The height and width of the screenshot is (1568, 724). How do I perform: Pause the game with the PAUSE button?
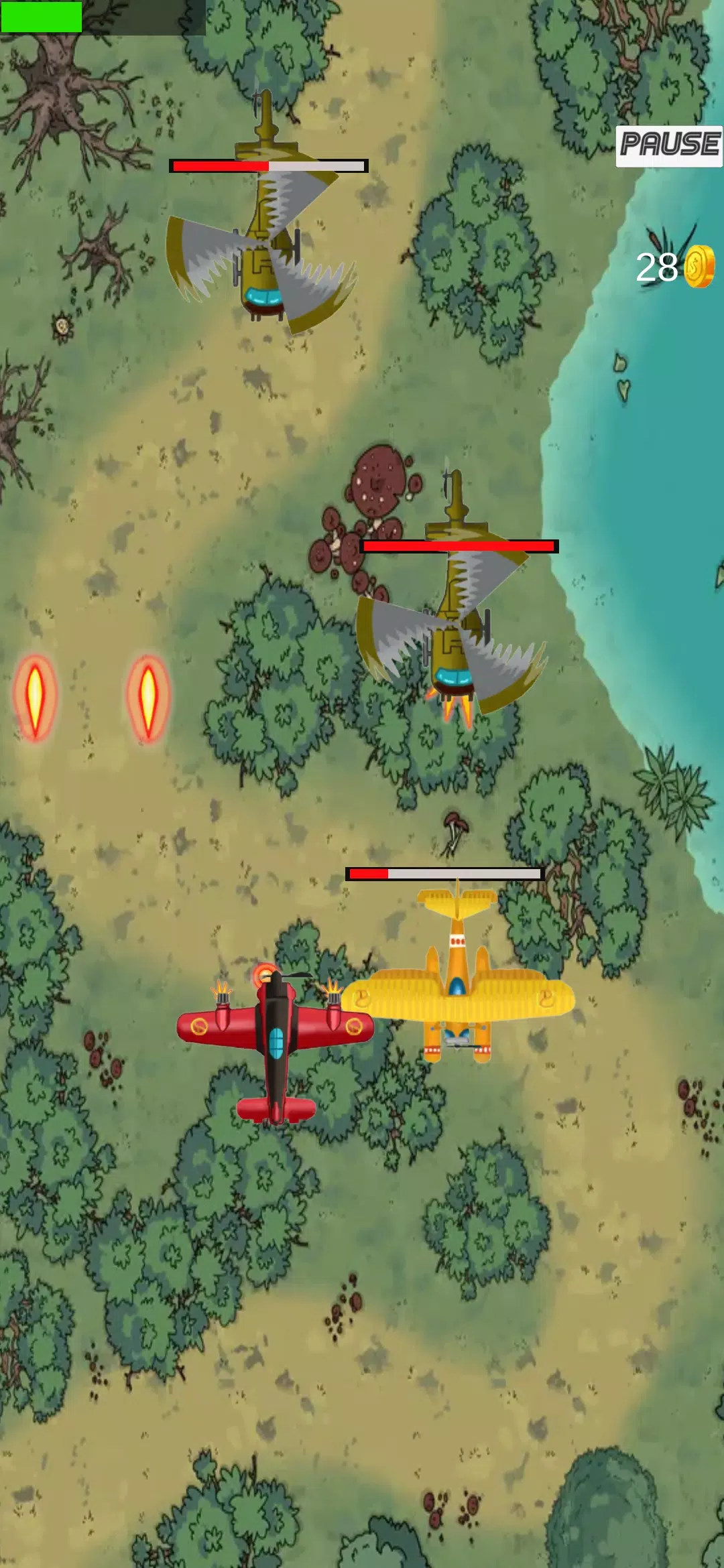669,145
